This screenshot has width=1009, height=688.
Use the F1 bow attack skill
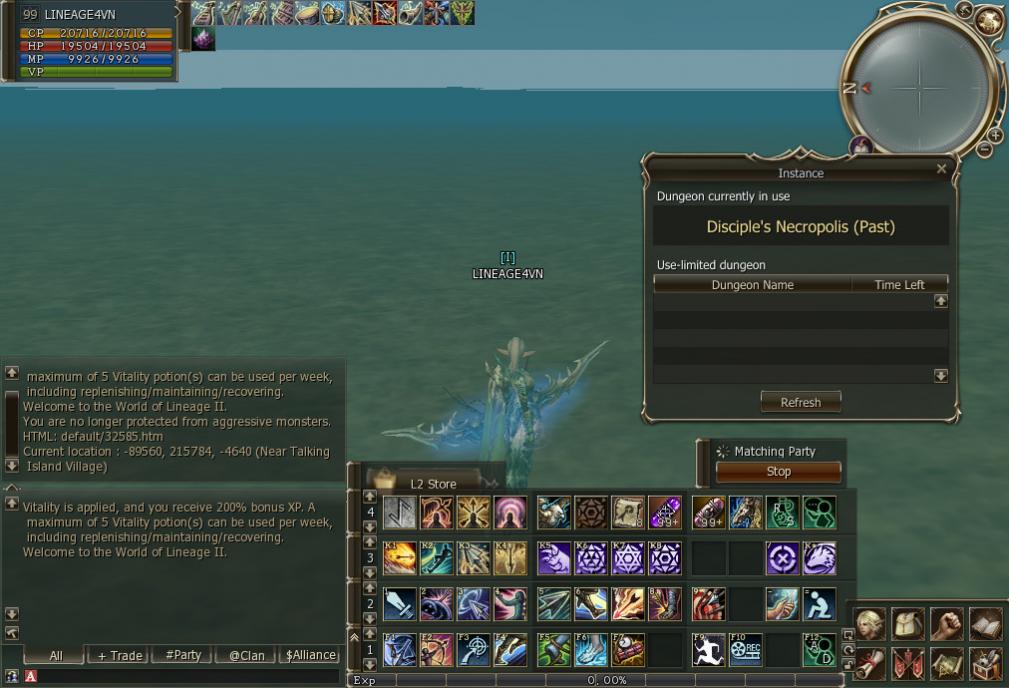tap(399, 650)
